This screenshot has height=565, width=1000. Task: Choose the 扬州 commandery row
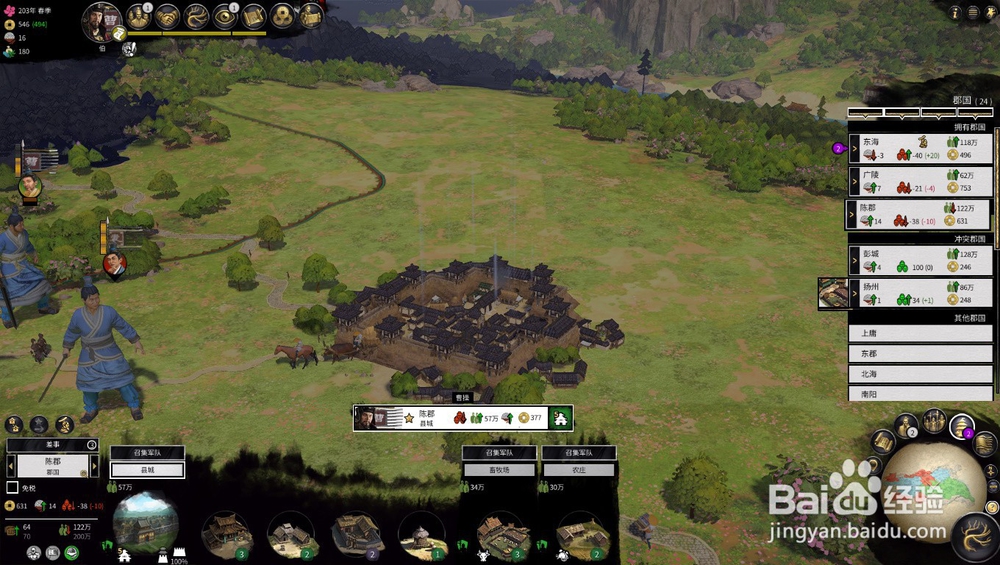pos(920,293)
